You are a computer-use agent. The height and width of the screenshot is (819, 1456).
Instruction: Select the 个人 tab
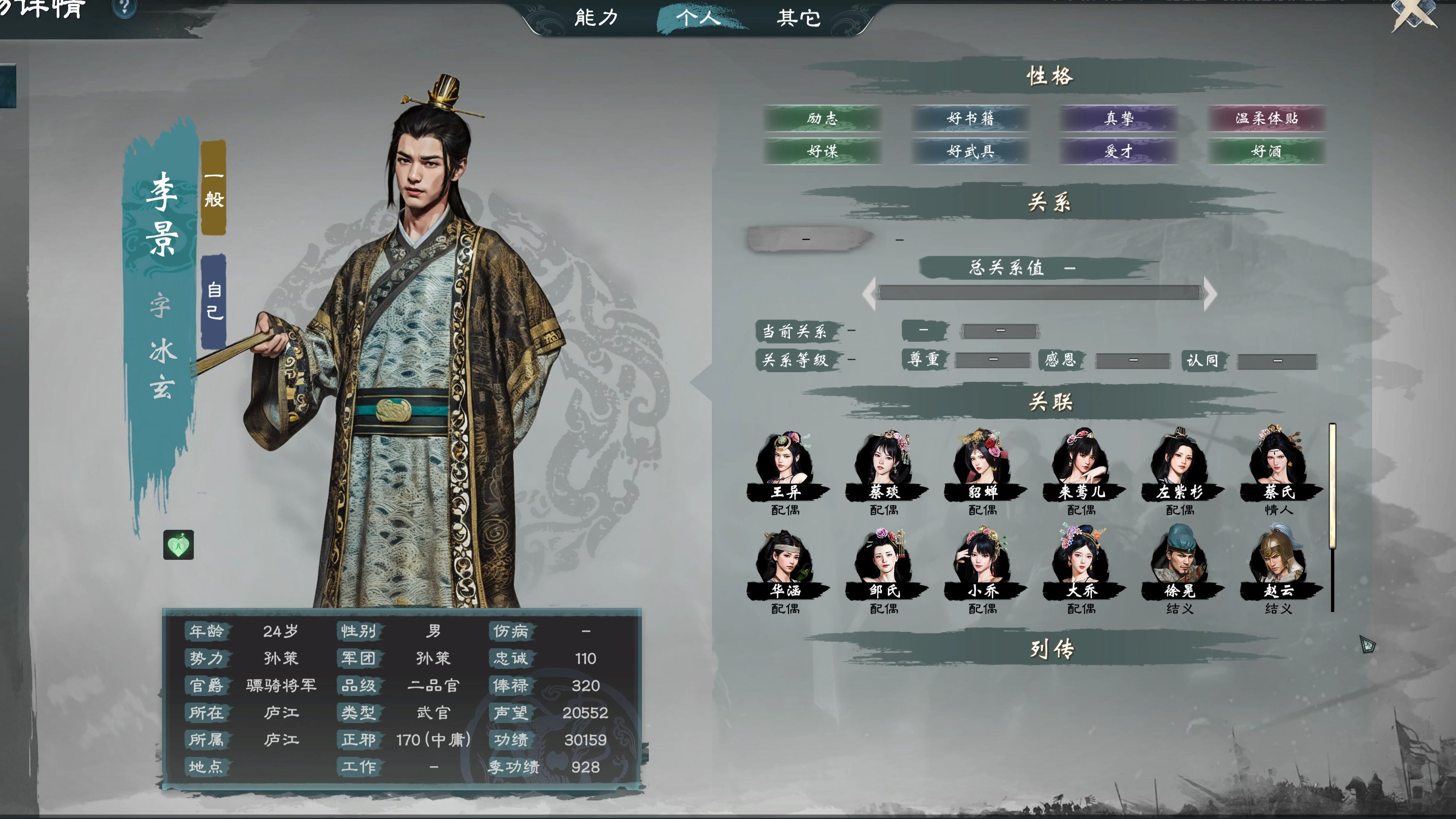(698, 18)
